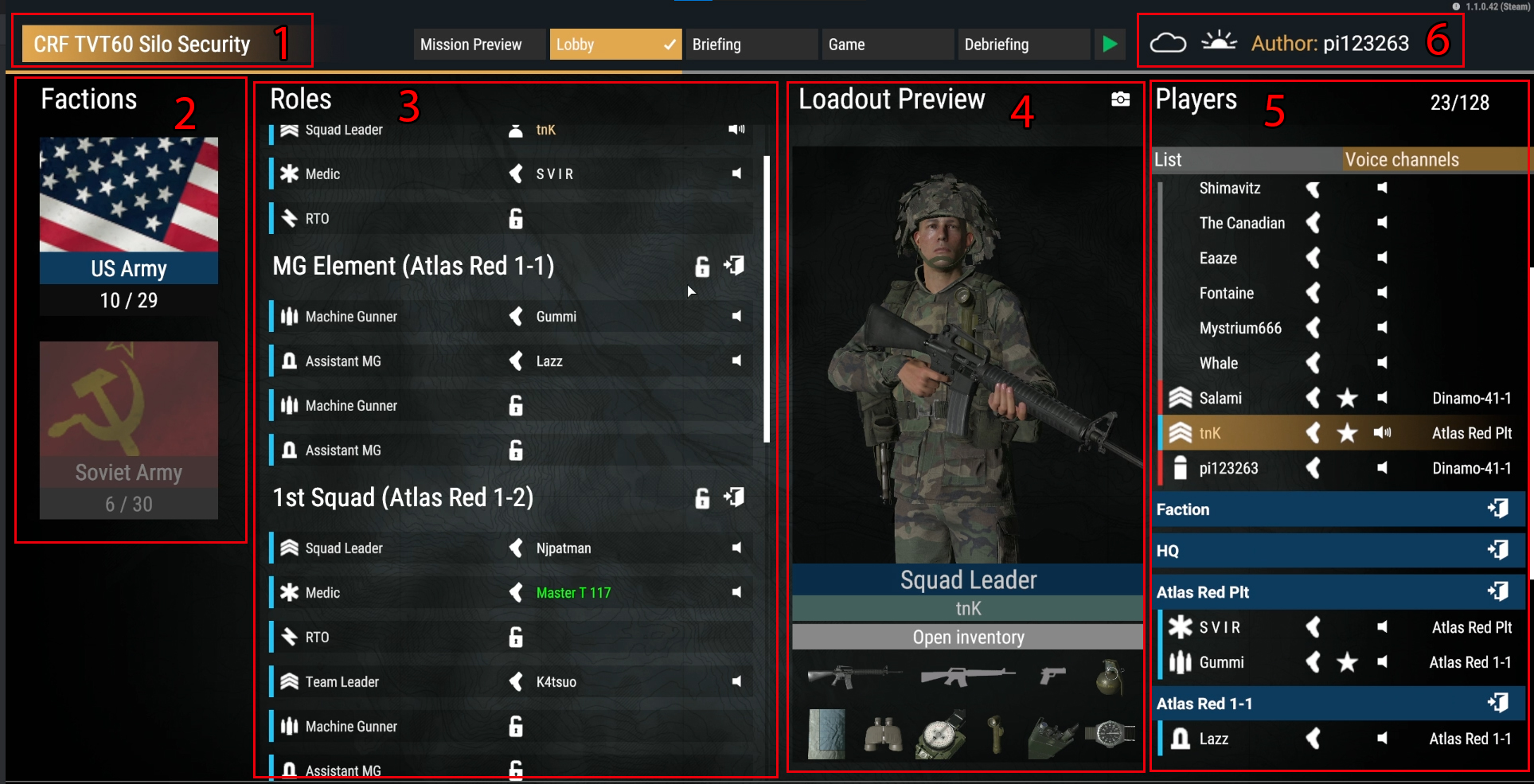The image size is (1534, 784).
Task: Click the green play arrow button
Action: point(1110,44)
